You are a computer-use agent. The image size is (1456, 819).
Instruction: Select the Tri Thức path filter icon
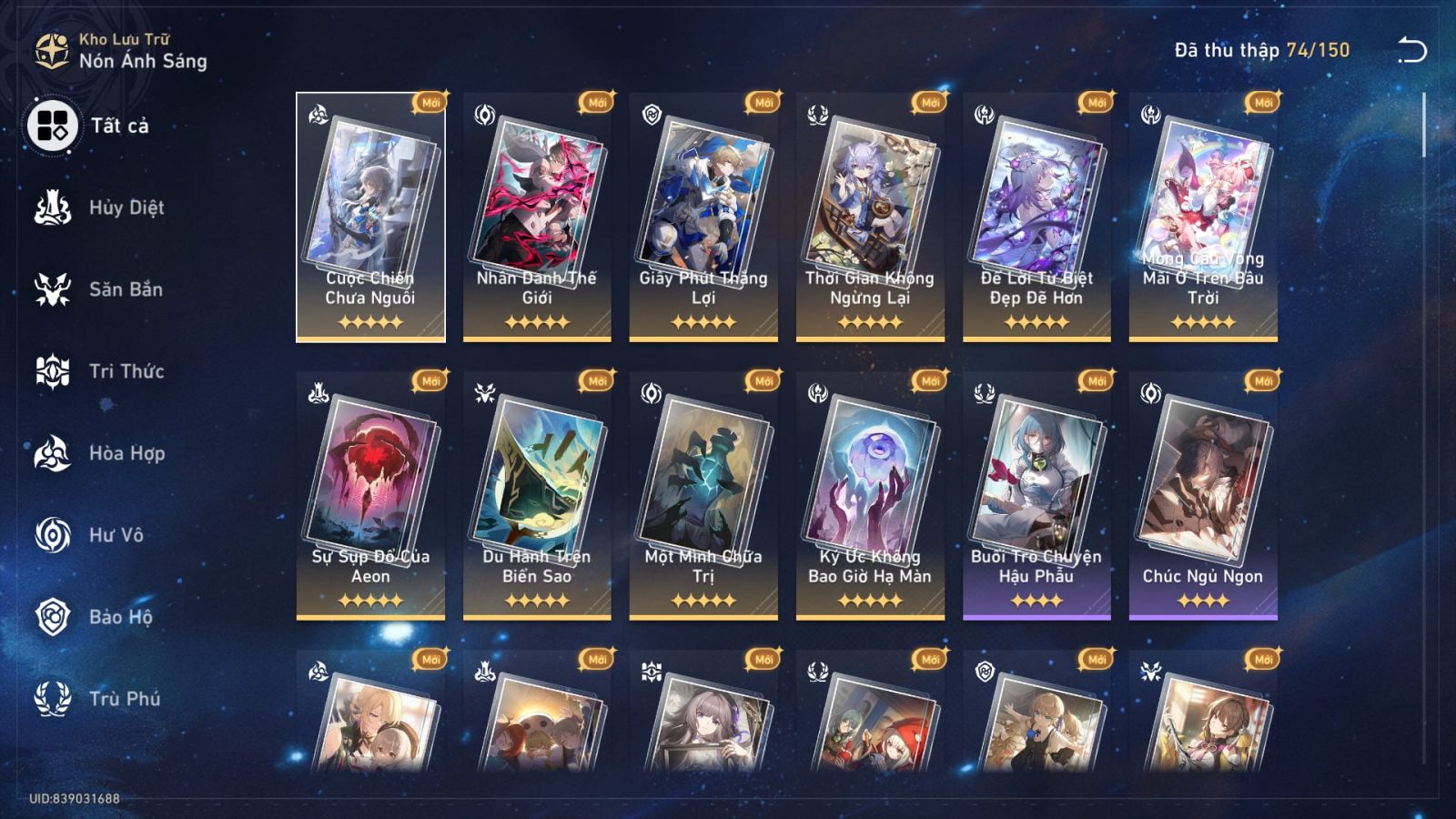click(x=53, y=371)
